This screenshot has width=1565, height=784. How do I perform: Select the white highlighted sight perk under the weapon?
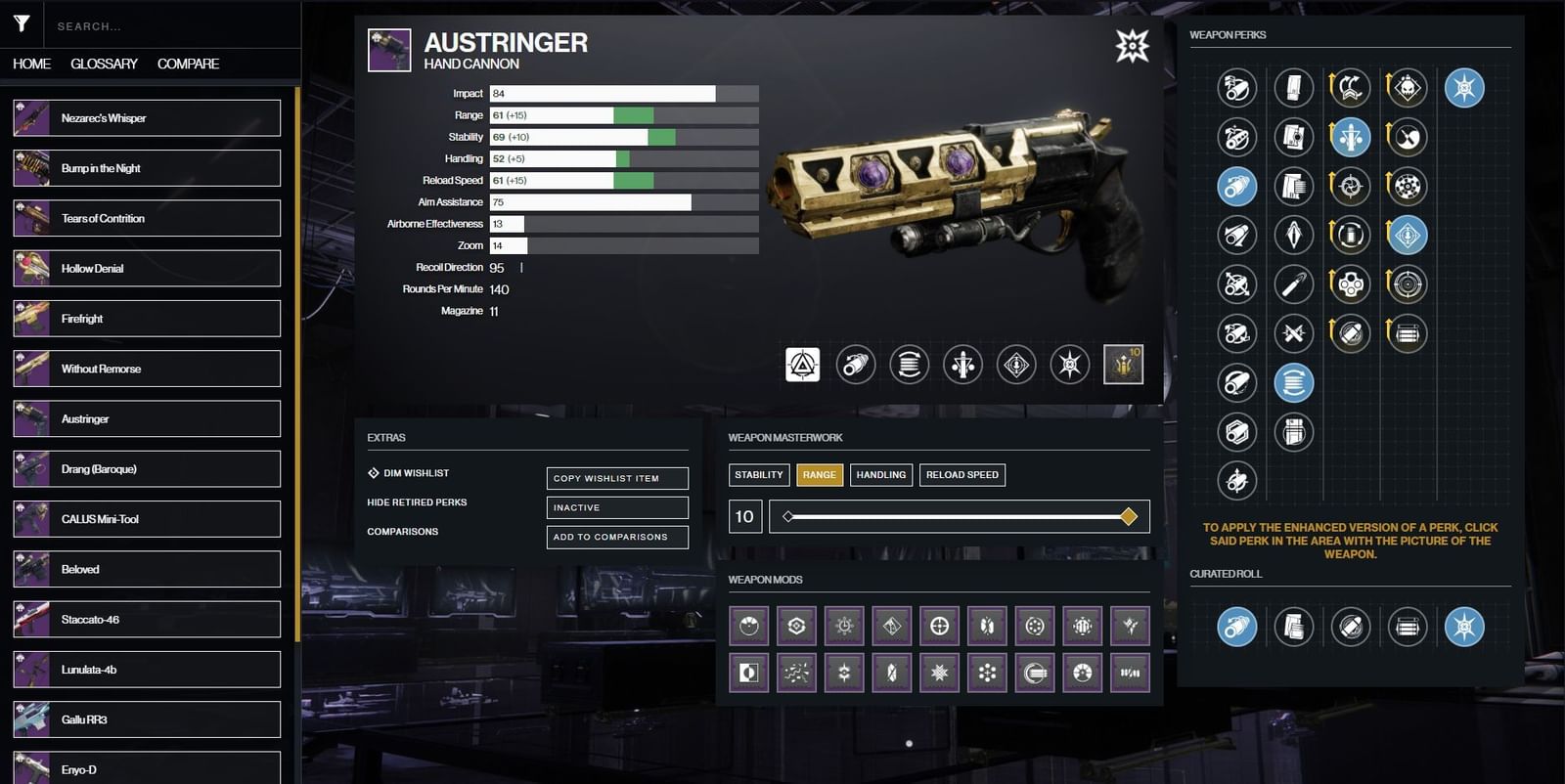click(x=802, y=363)
